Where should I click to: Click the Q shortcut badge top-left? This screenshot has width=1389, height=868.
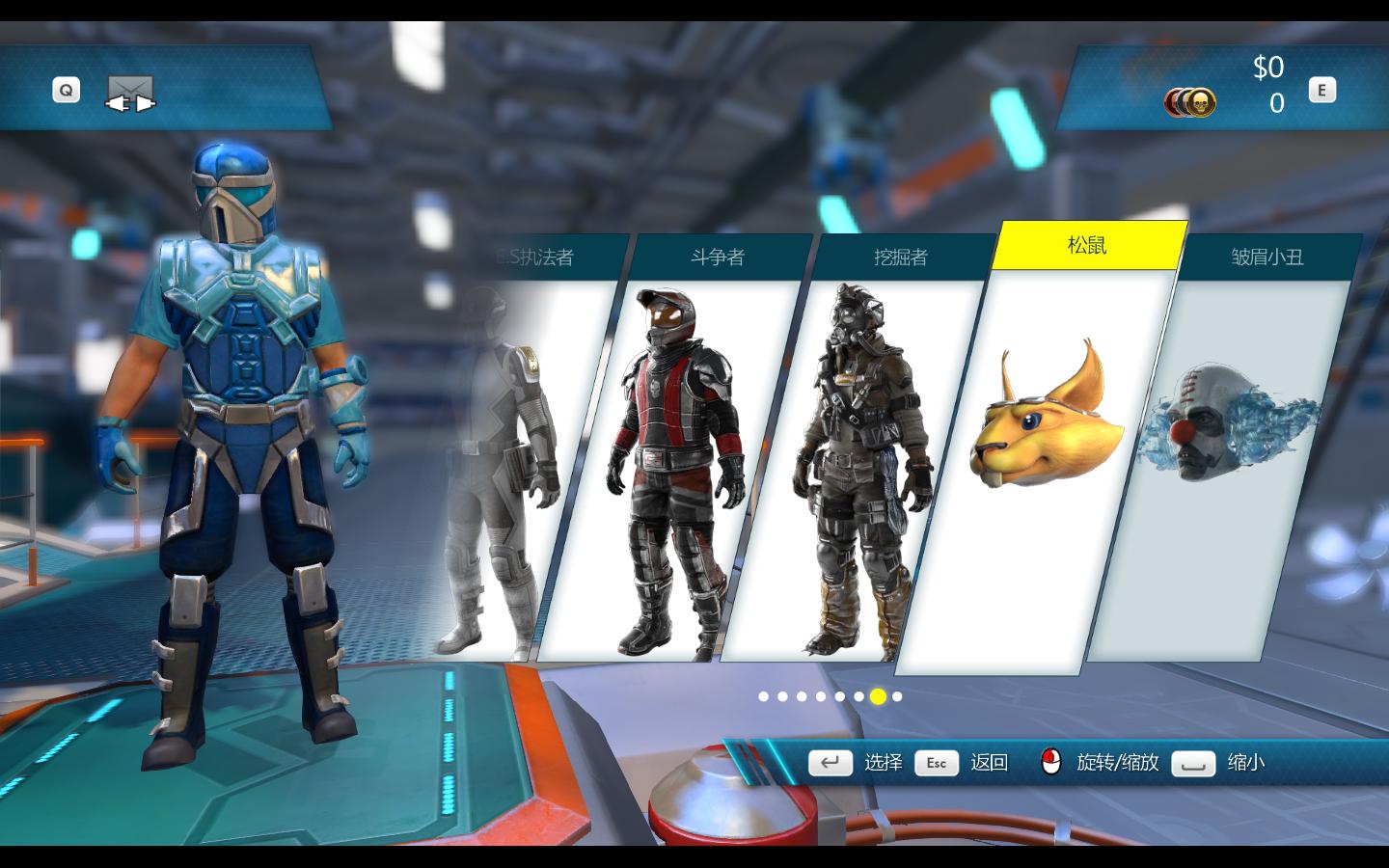pos(66,89)
